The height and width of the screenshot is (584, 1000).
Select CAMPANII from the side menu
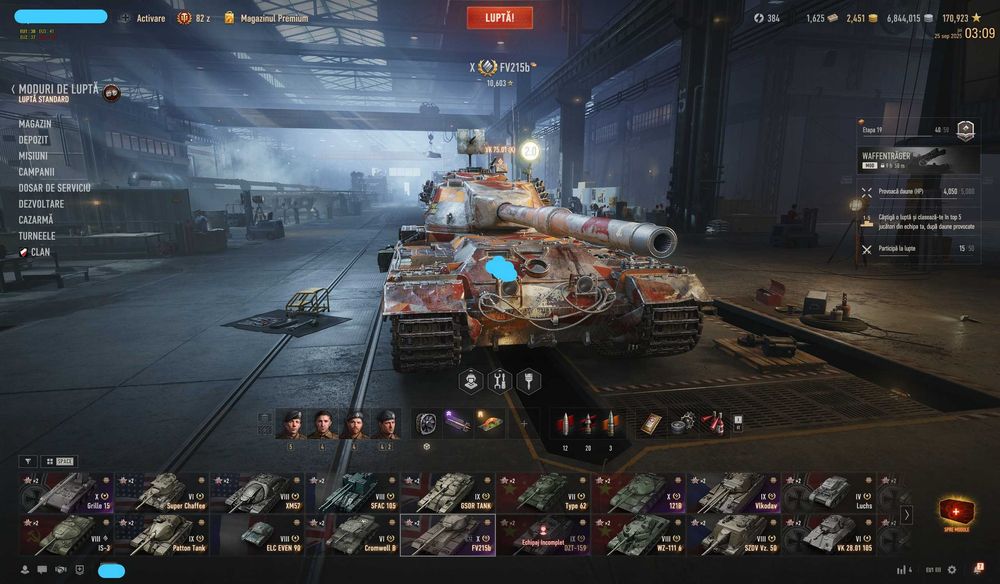(36, 172)
